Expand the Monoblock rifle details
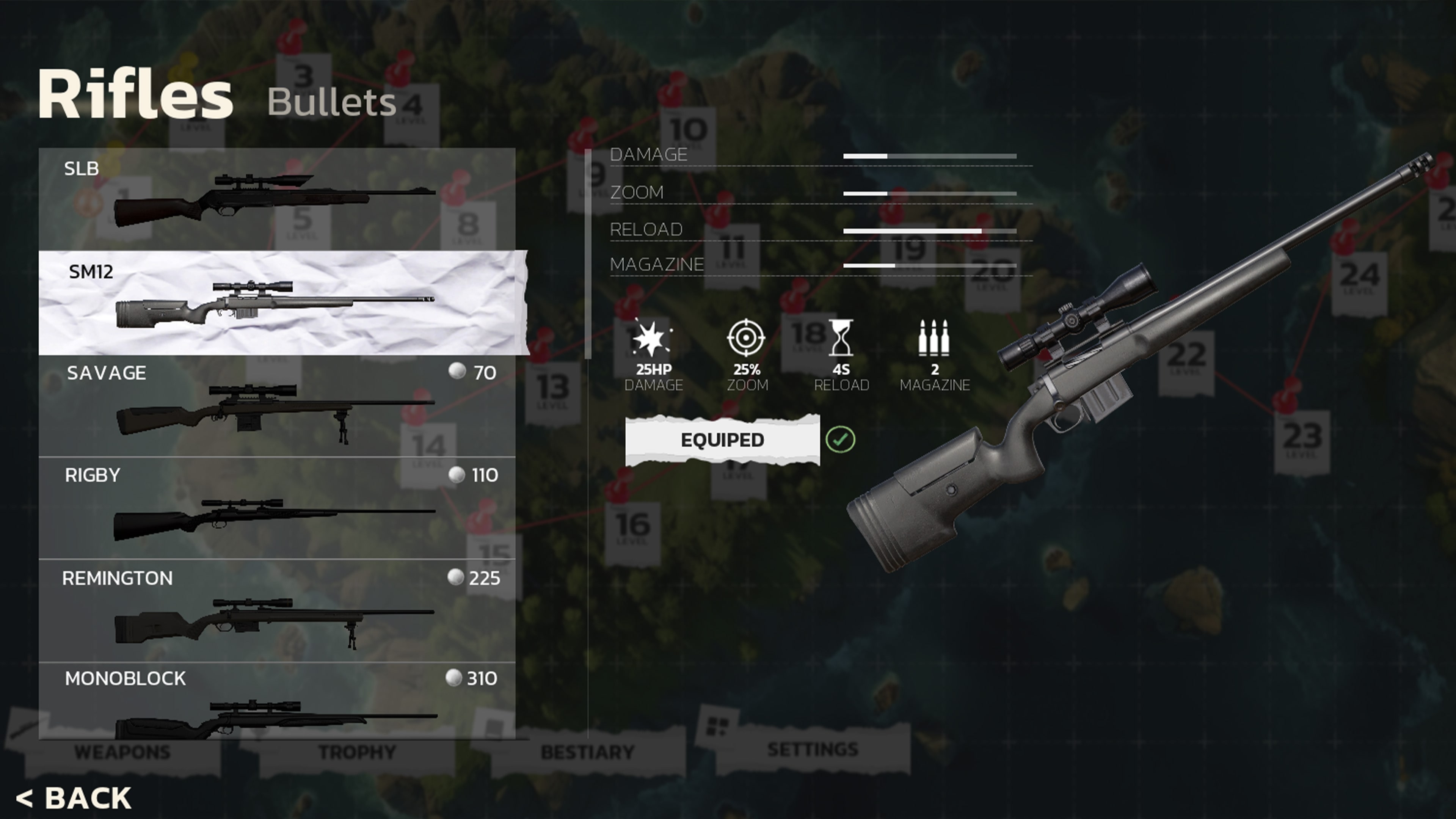Screen dimensions: 1456x819 (277, 706)
